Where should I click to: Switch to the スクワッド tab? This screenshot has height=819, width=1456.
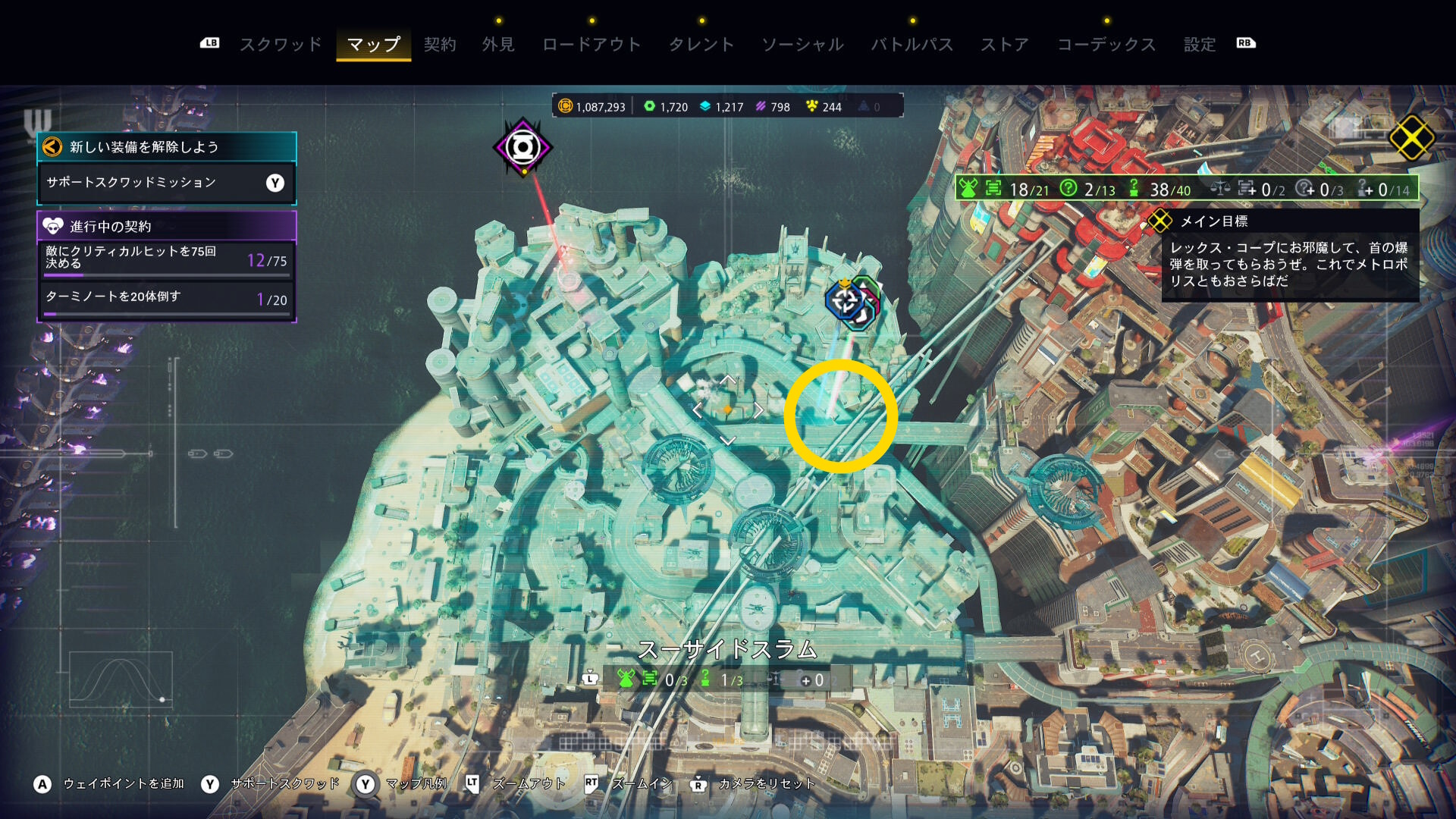point(281,45)
